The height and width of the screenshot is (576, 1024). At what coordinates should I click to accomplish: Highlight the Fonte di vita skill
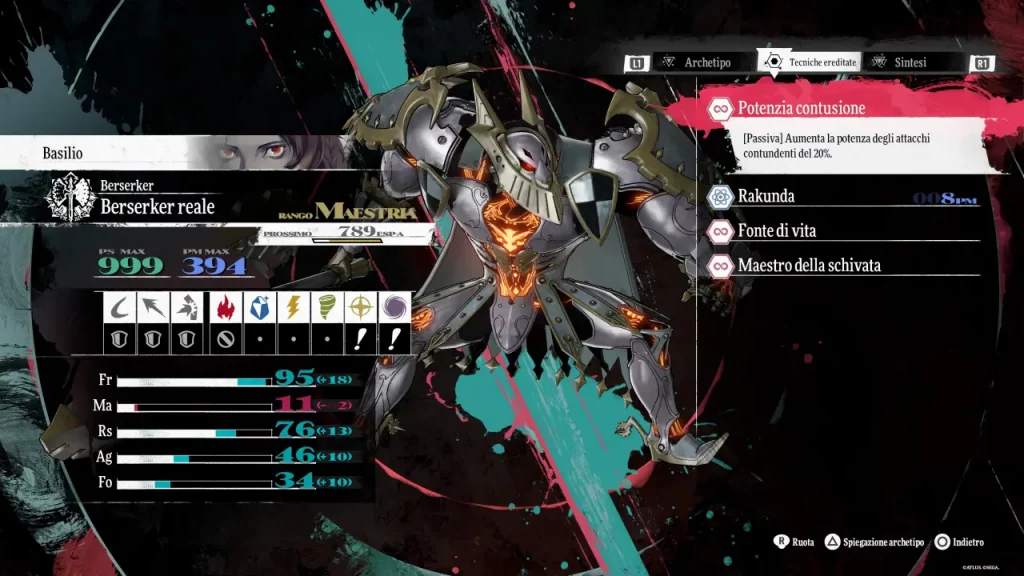(x=776, y=231)
